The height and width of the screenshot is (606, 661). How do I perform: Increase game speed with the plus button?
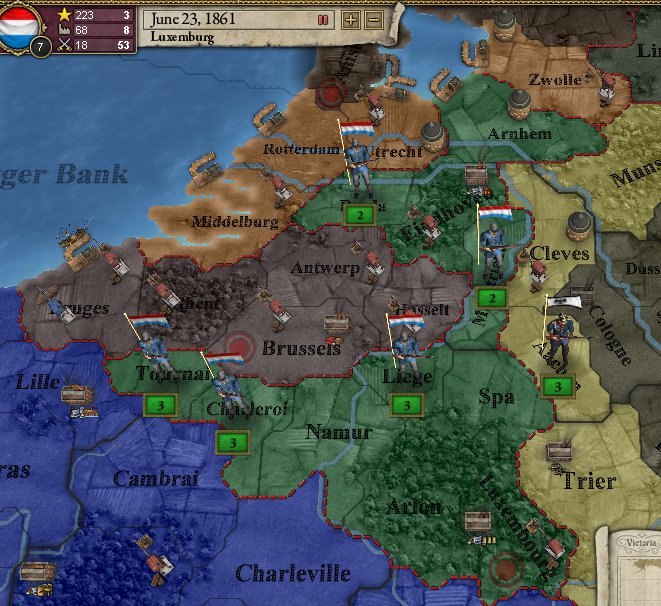pyautogui.click(x=351, y=19)
